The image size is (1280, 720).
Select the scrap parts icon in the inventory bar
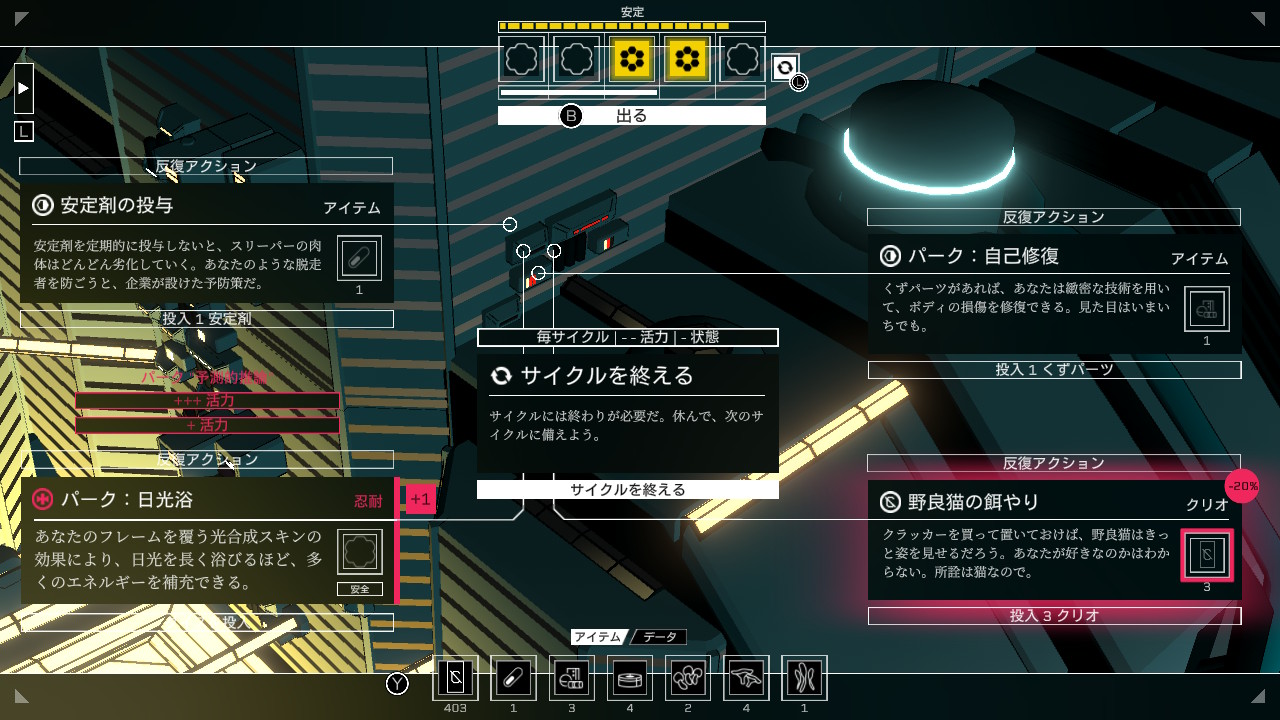(571, 677)
